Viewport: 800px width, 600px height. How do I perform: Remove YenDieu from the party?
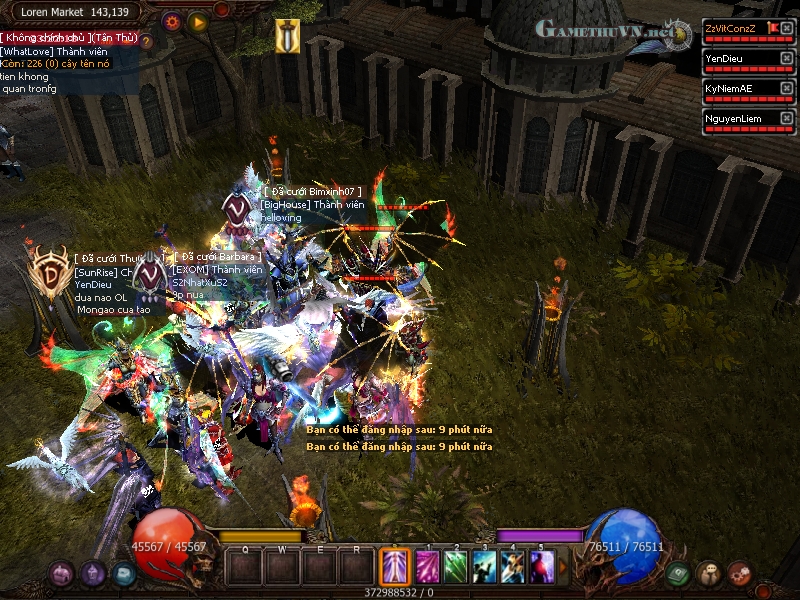(786, 58)
